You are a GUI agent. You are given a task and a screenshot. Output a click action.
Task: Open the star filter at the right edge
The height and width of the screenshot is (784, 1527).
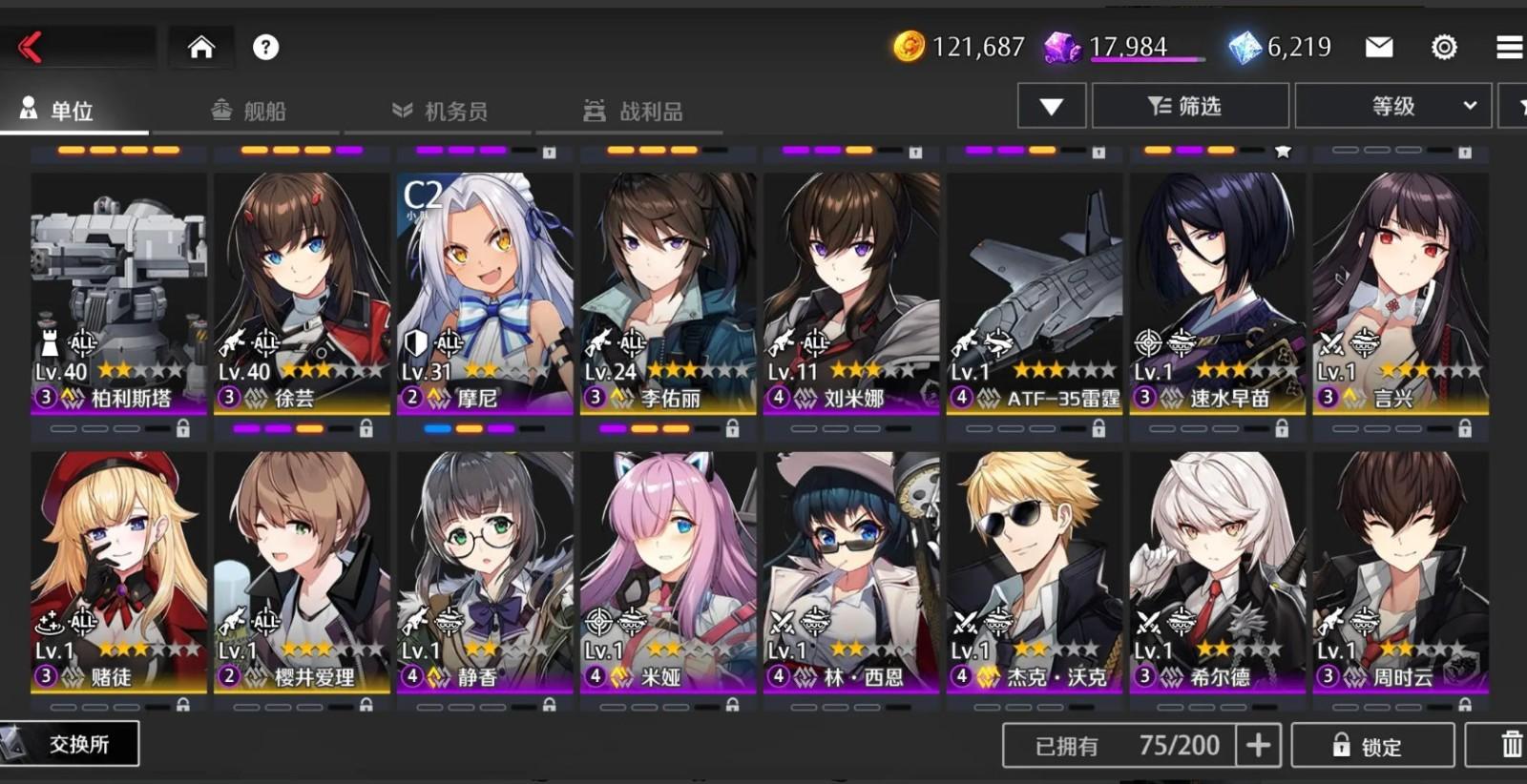[x=1517, y=106]
